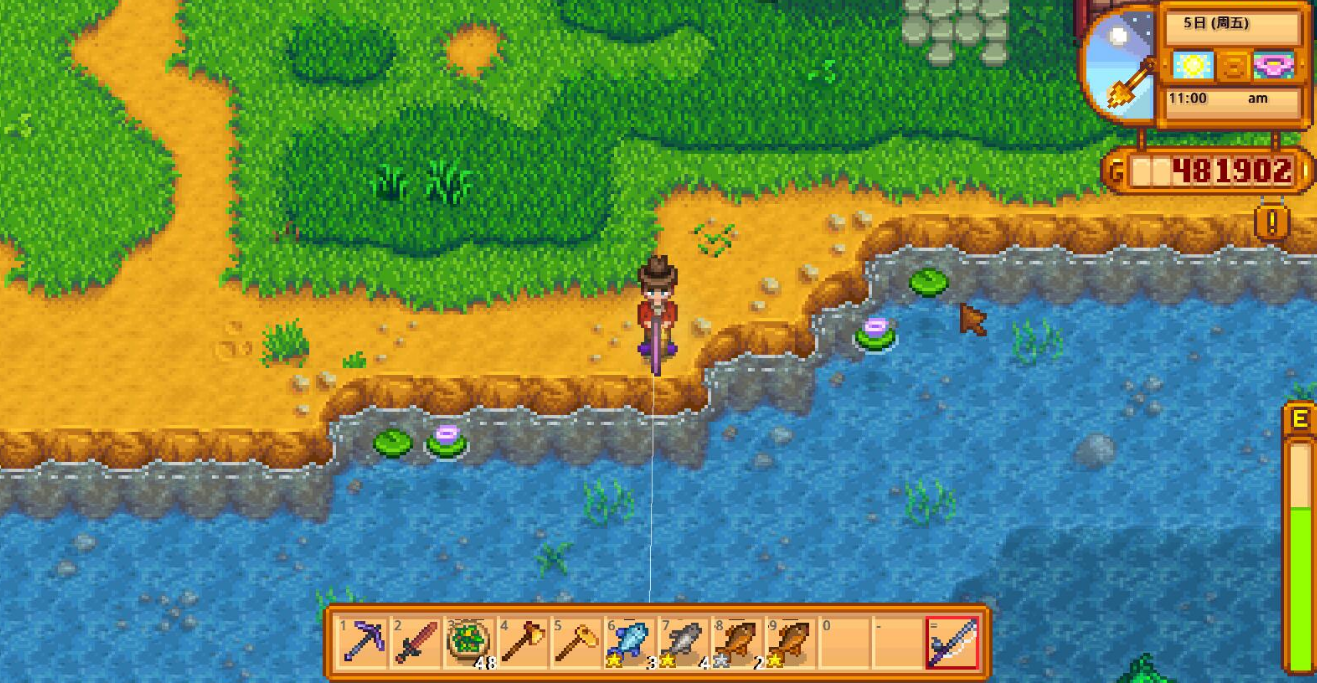
Task: Choose the green salad stack of 48
Action: 468,641
